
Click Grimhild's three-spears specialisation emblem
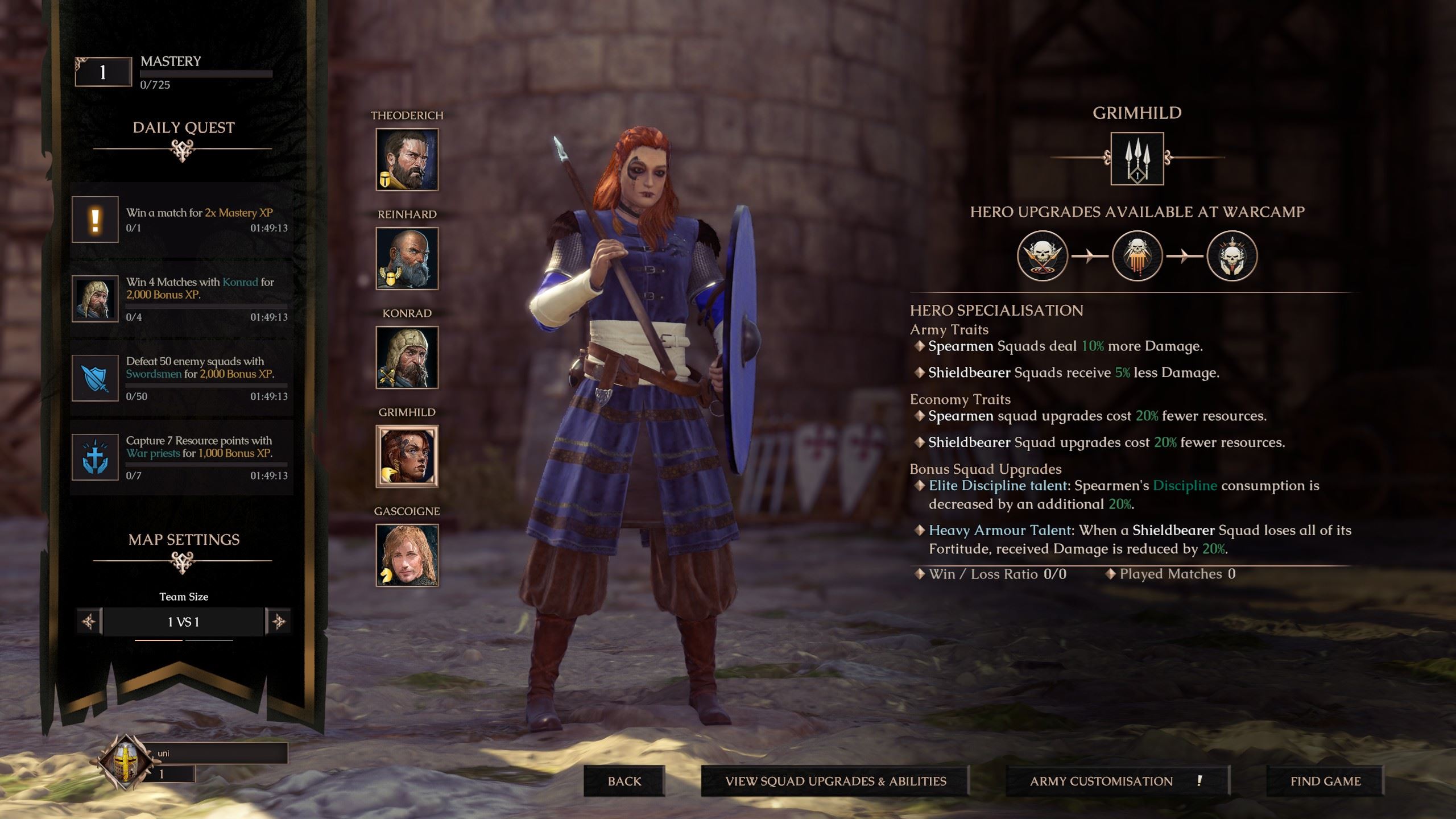coord(1137,159)
